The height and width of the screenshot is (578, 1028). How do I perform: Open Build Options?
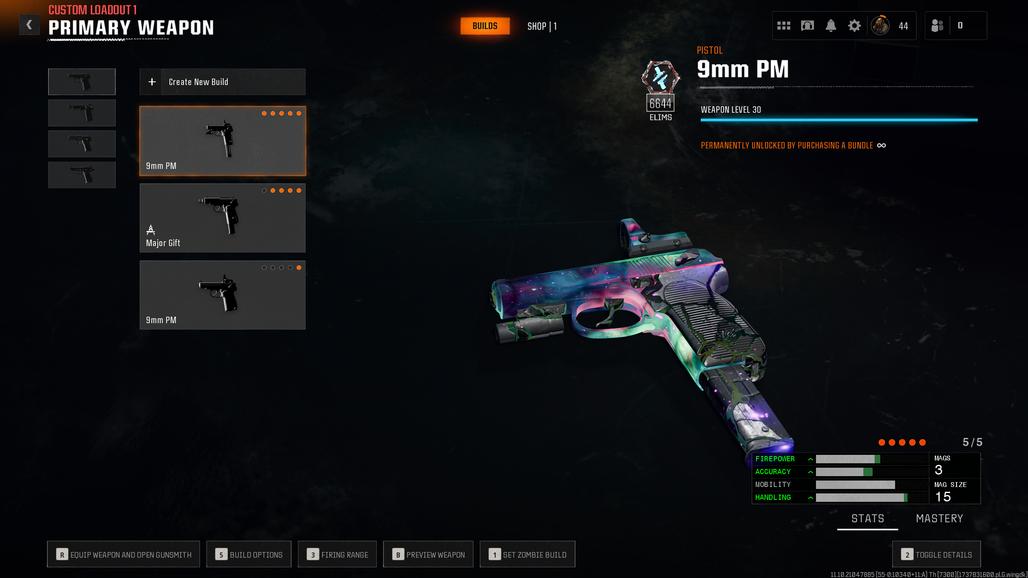click(x=250, y=554)
